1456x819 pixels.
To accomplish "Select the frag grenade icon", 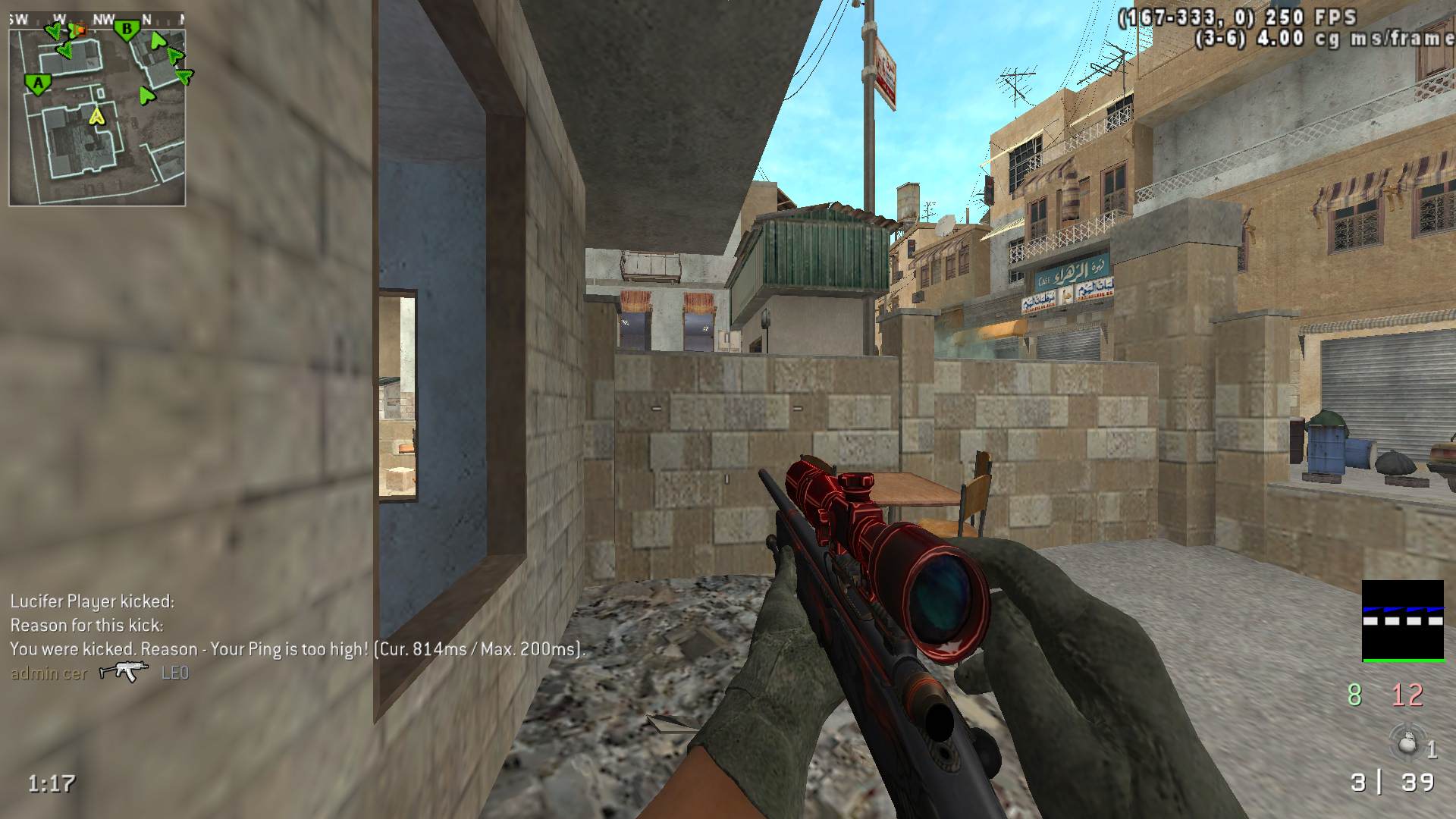I will pyautogui.click(x=1407, y=742).
